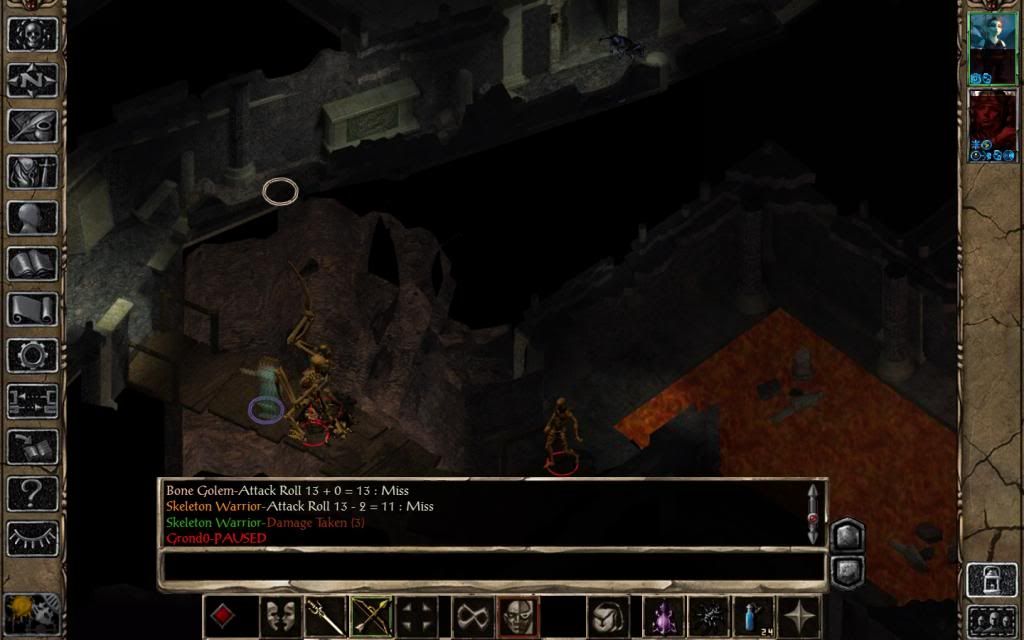Equip the halberd weapon slot
1024x640 pixels.
(x=325, y=615)
